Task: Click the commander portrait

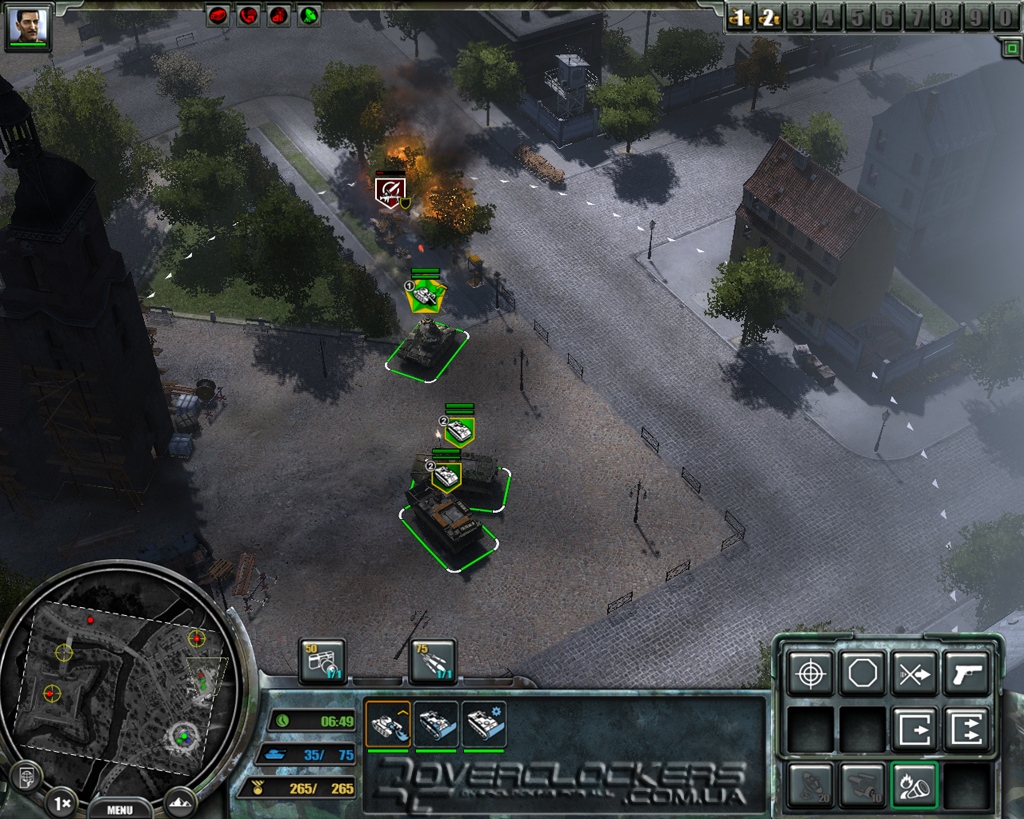Action: click(29, 27)
